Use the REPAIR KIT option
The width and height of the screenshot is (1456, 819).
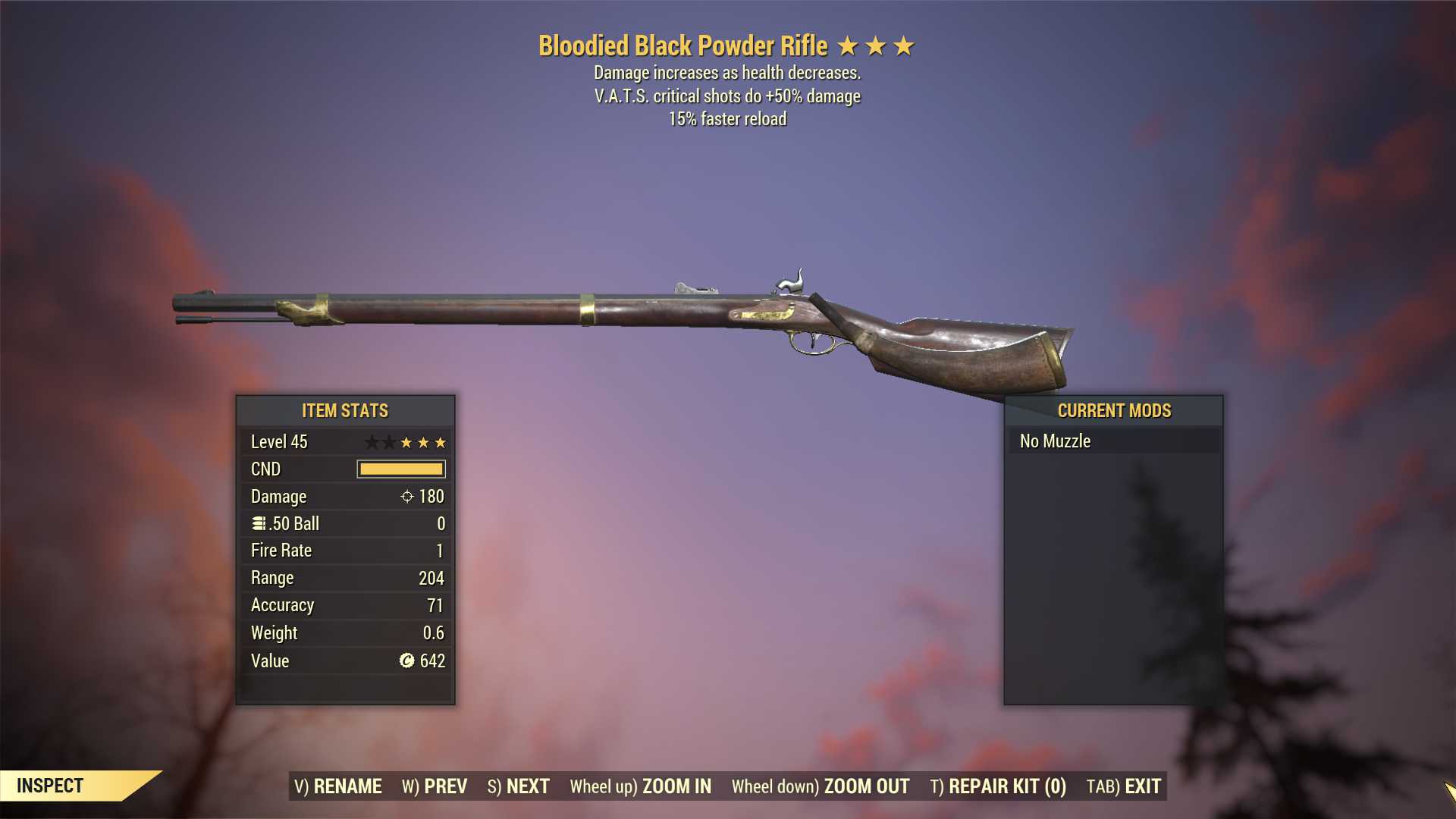pos(998,786)
